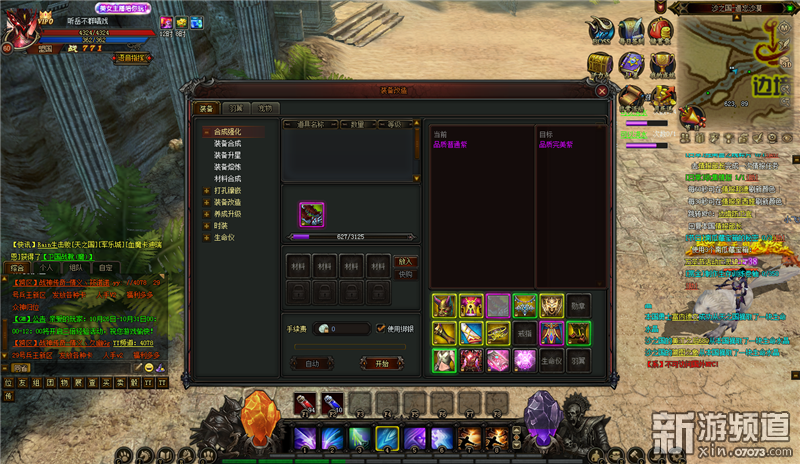Toggle the 使用绑银 checkbox
800x464 pixels.
(378, 328)
